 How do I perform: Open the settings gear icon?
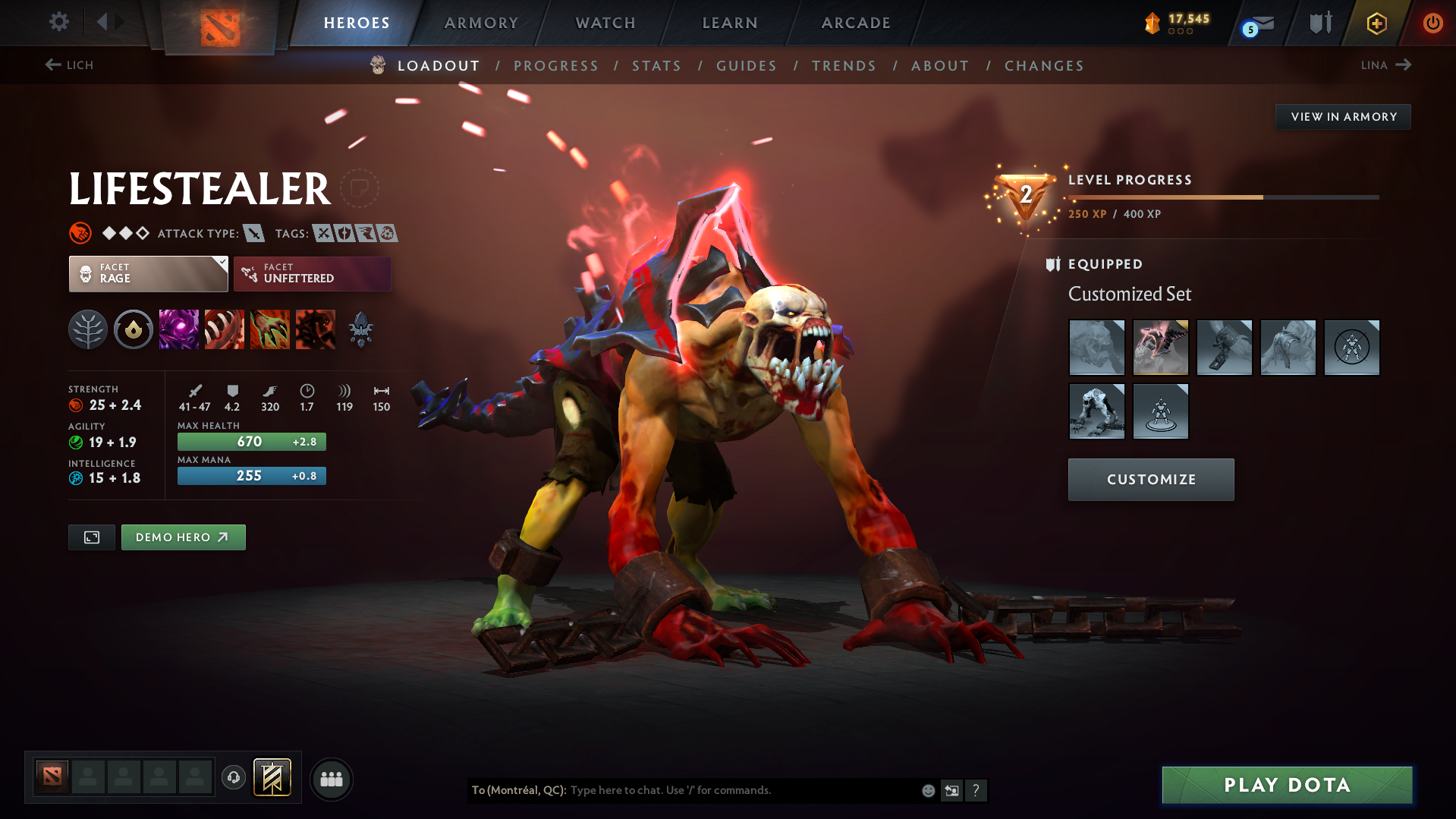(58, 22)
